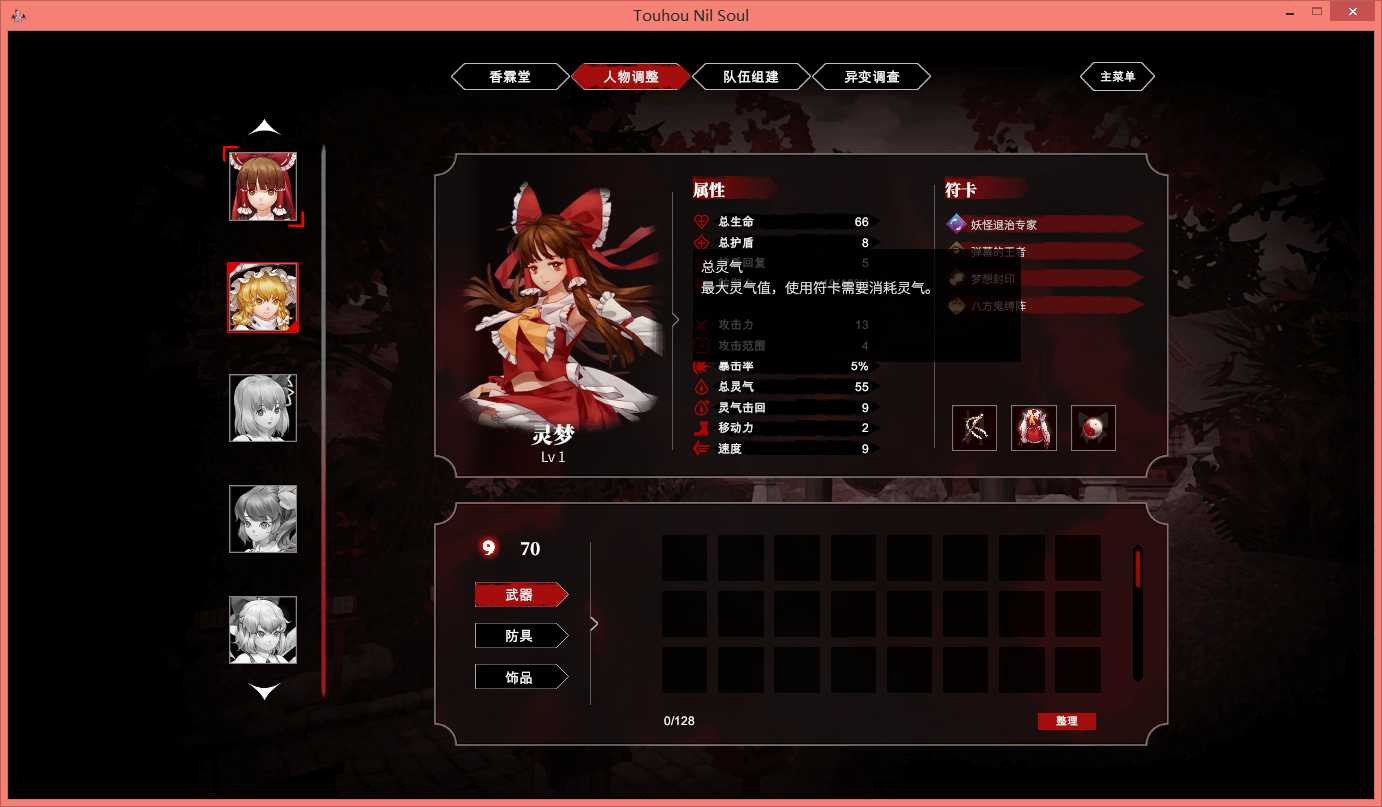
Task: Choose the blonde witch Marisa portrait
Action: coord(263,297)
